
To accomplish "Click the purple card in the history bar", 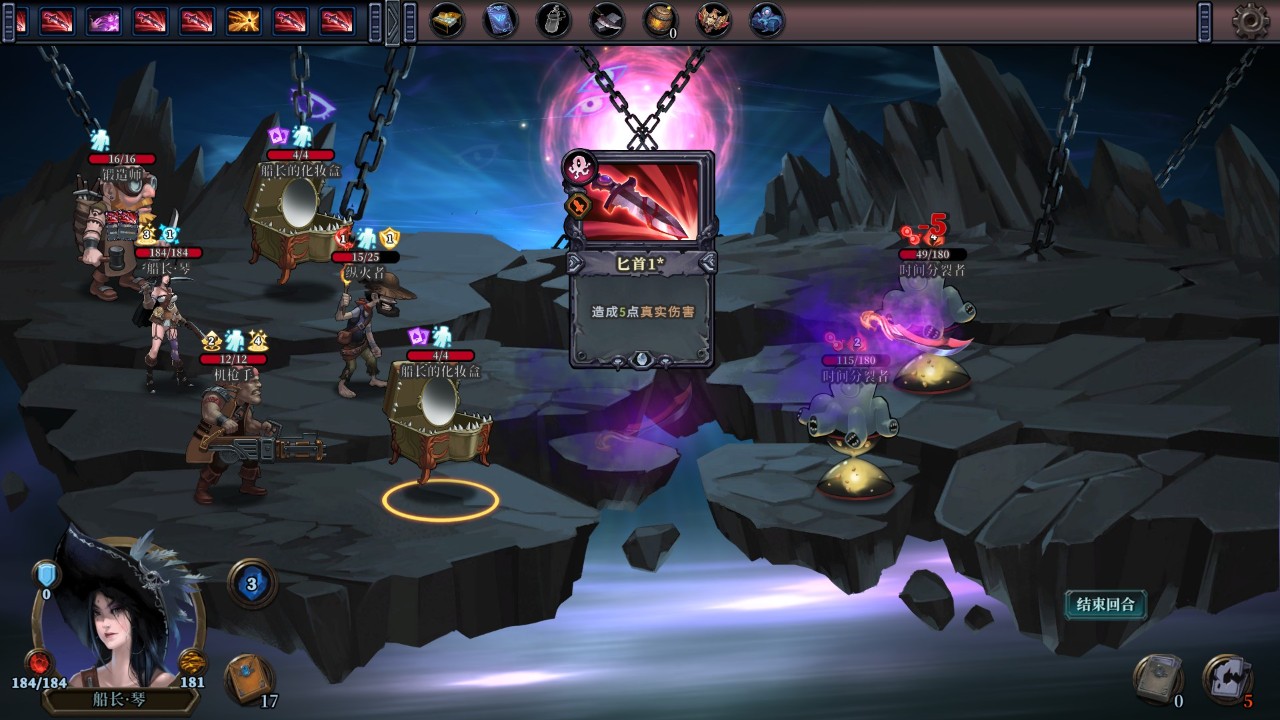I will 103,20.
